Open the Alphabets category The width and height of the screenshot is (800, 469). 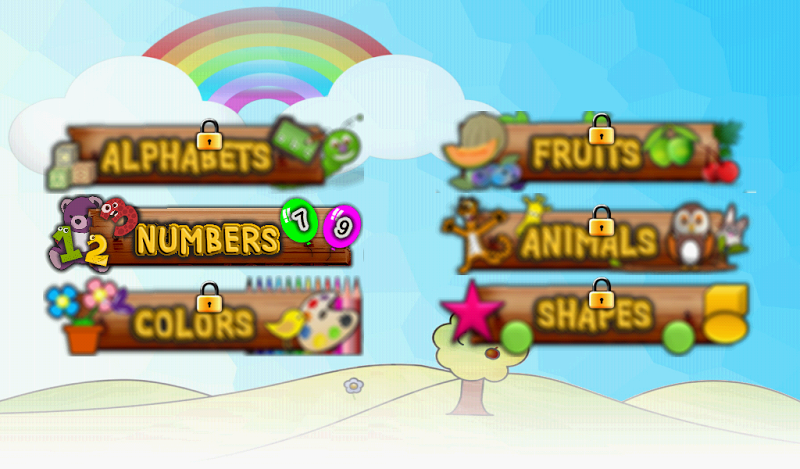coord(188,157)
